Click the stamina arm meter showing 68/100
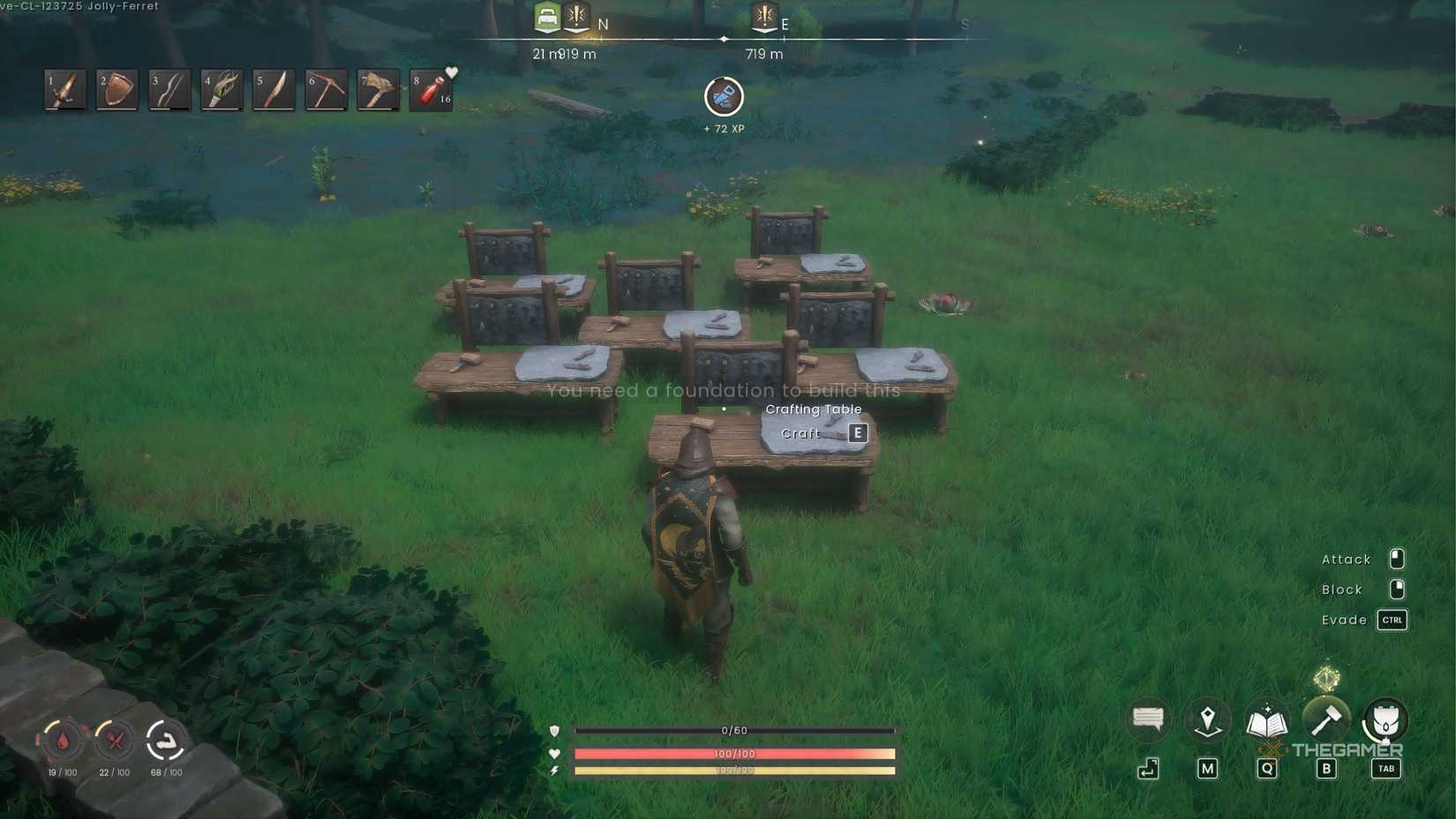 168,743
